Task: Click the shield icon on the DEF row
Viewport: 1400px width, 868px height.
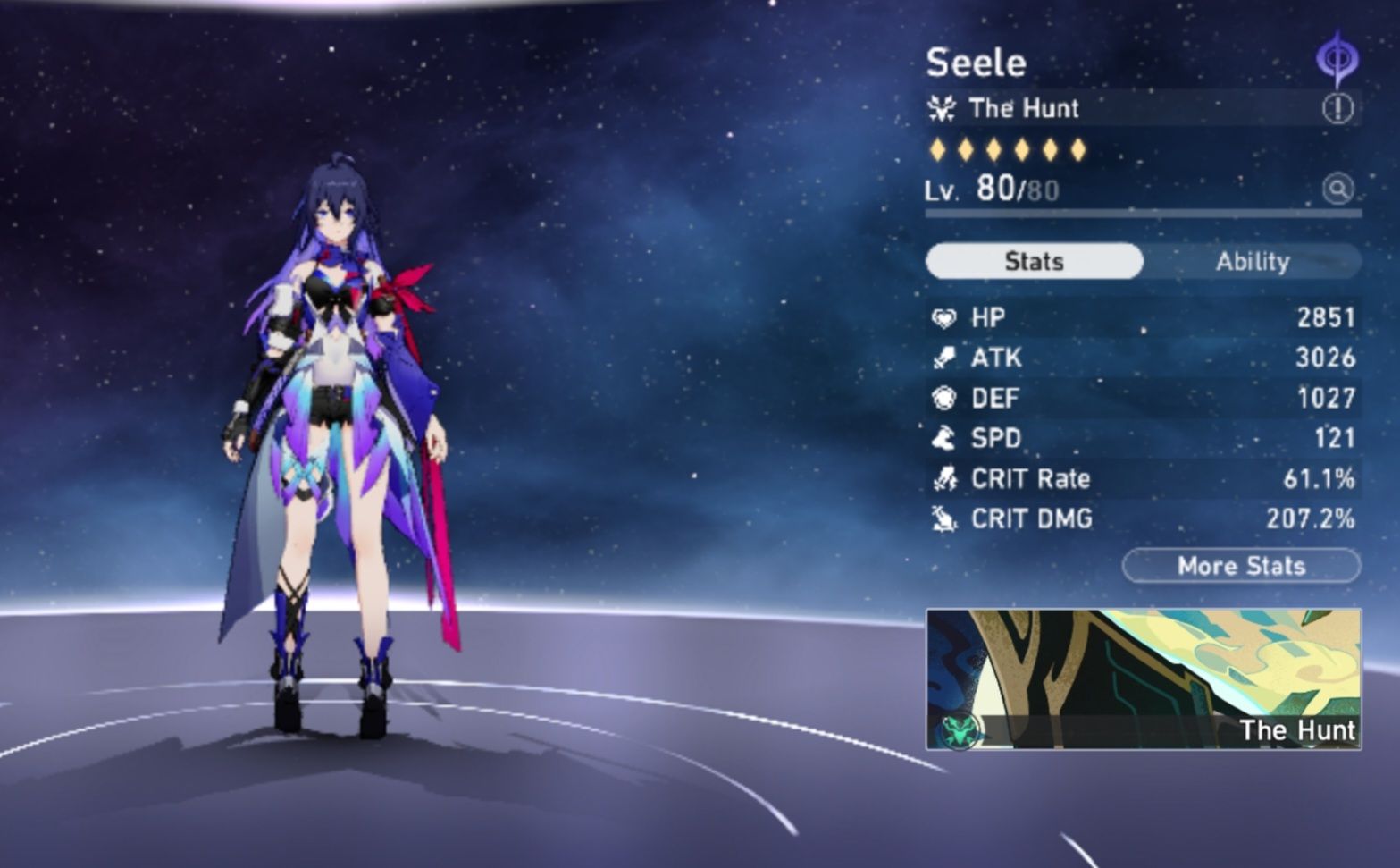Action: click(x=946, y=397)
